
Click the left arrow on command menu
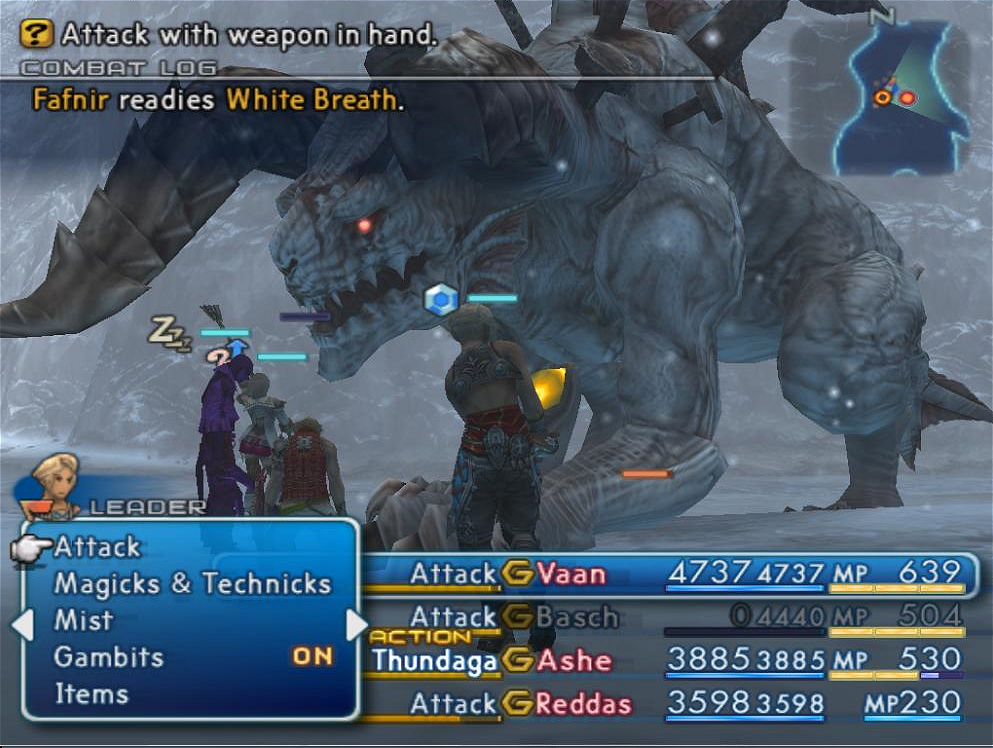(x=22, y=625)
